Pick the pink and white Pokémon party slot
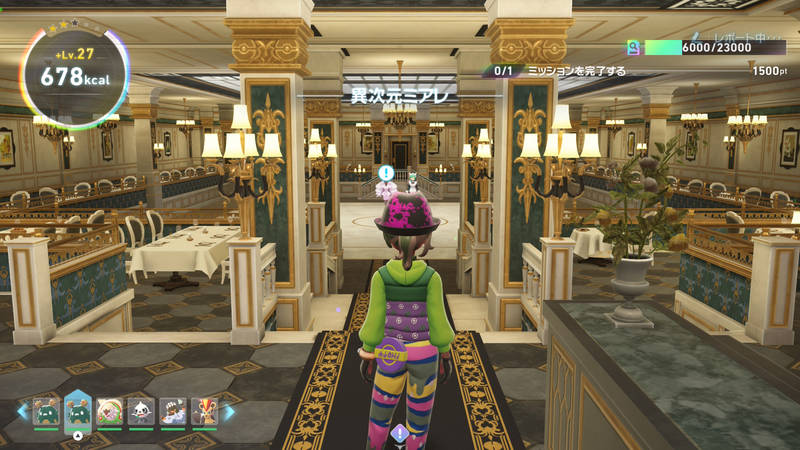Image resolution: width=800 pixels, height=450 pixels. (110, 412)
